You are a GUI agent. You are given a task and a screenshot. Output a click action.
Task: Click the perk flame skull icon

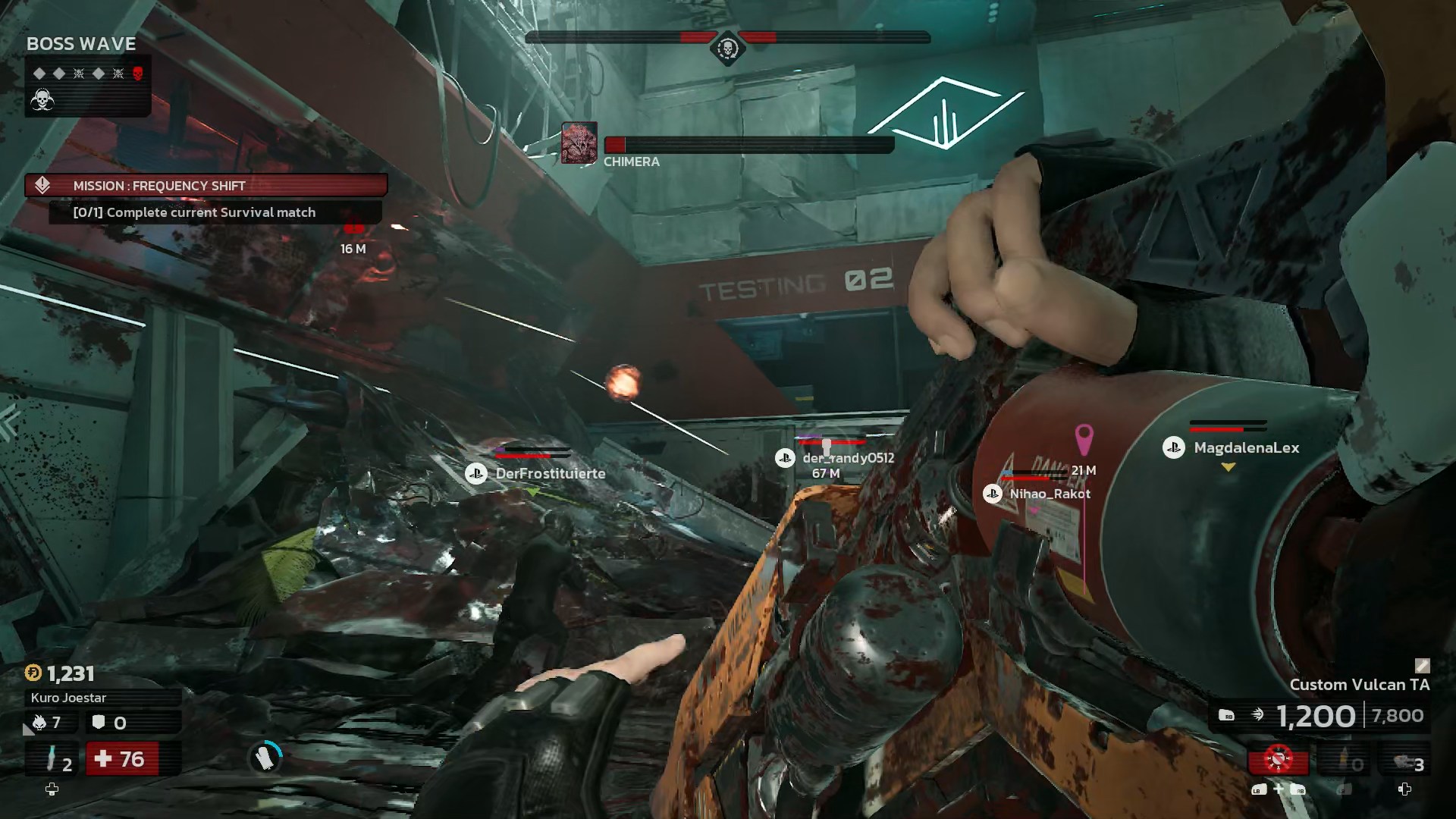39,723
